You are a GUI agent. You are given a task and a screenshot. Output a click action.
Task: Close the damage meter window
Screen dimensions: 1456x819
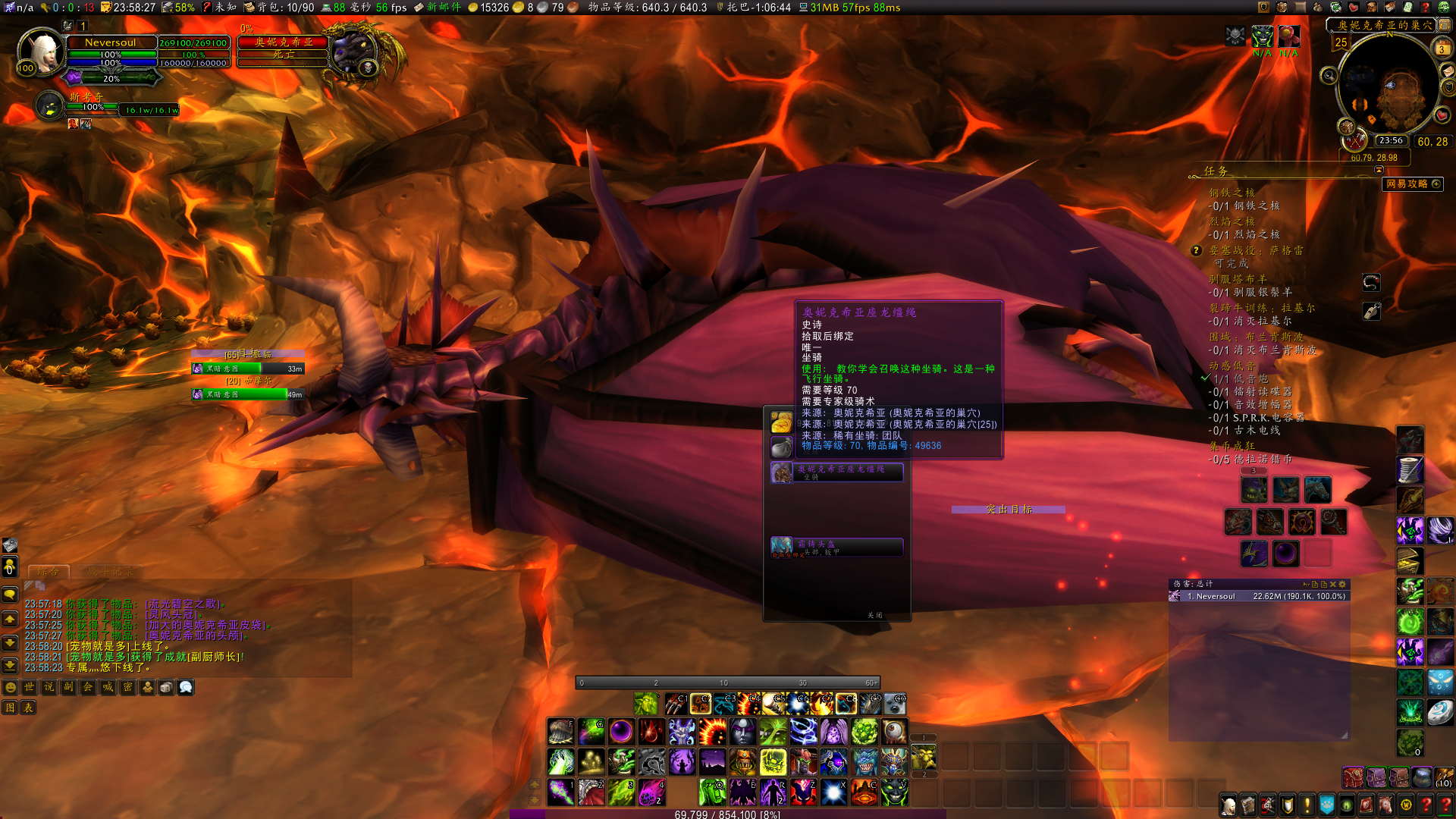(x=1333, y=585)
